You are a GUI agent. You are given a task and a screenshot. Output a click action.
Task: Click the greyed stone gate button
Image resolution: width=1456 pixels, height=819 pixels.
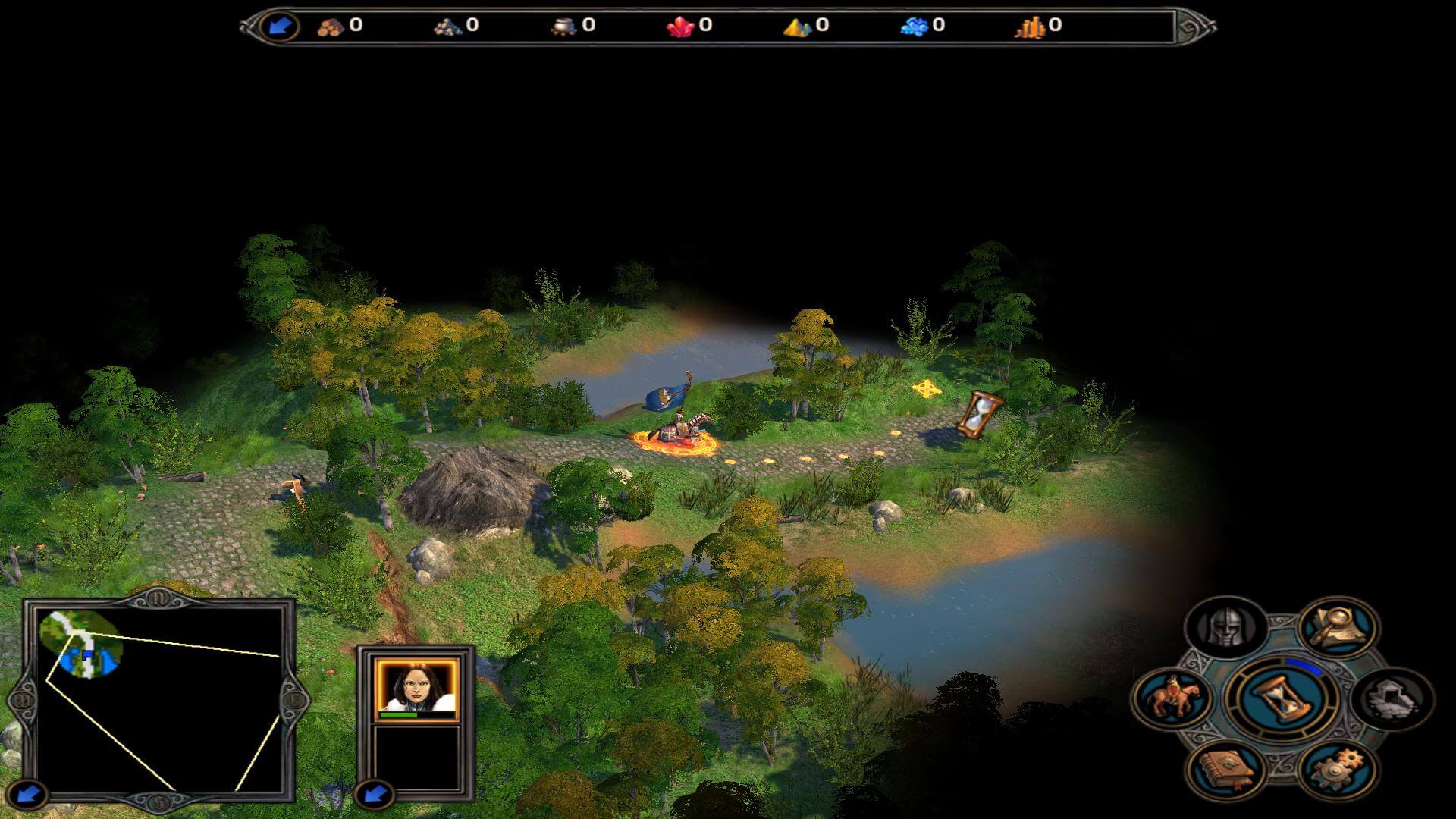tap(1393, 698)
